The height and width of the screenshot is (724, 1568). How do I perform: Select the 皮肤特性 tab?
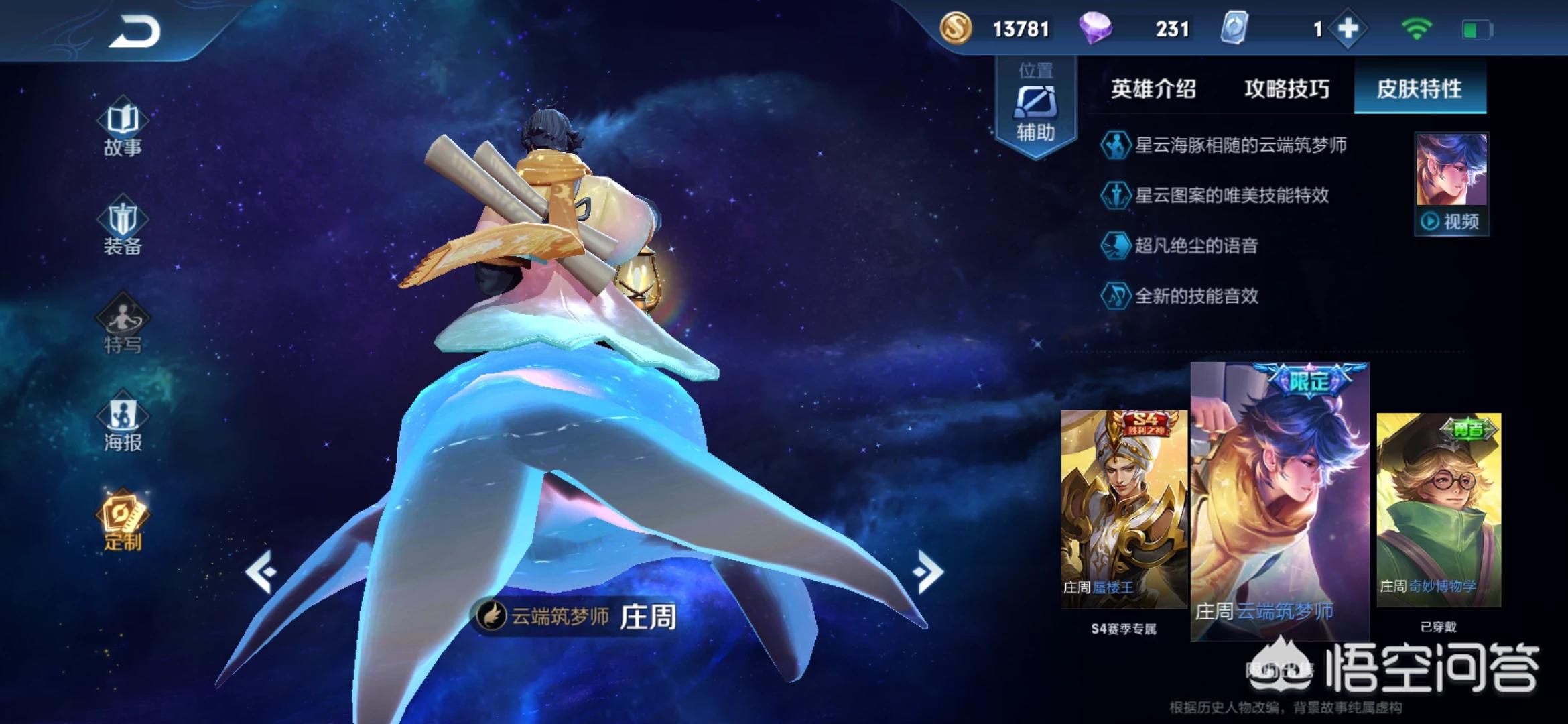click(1419, 88)
